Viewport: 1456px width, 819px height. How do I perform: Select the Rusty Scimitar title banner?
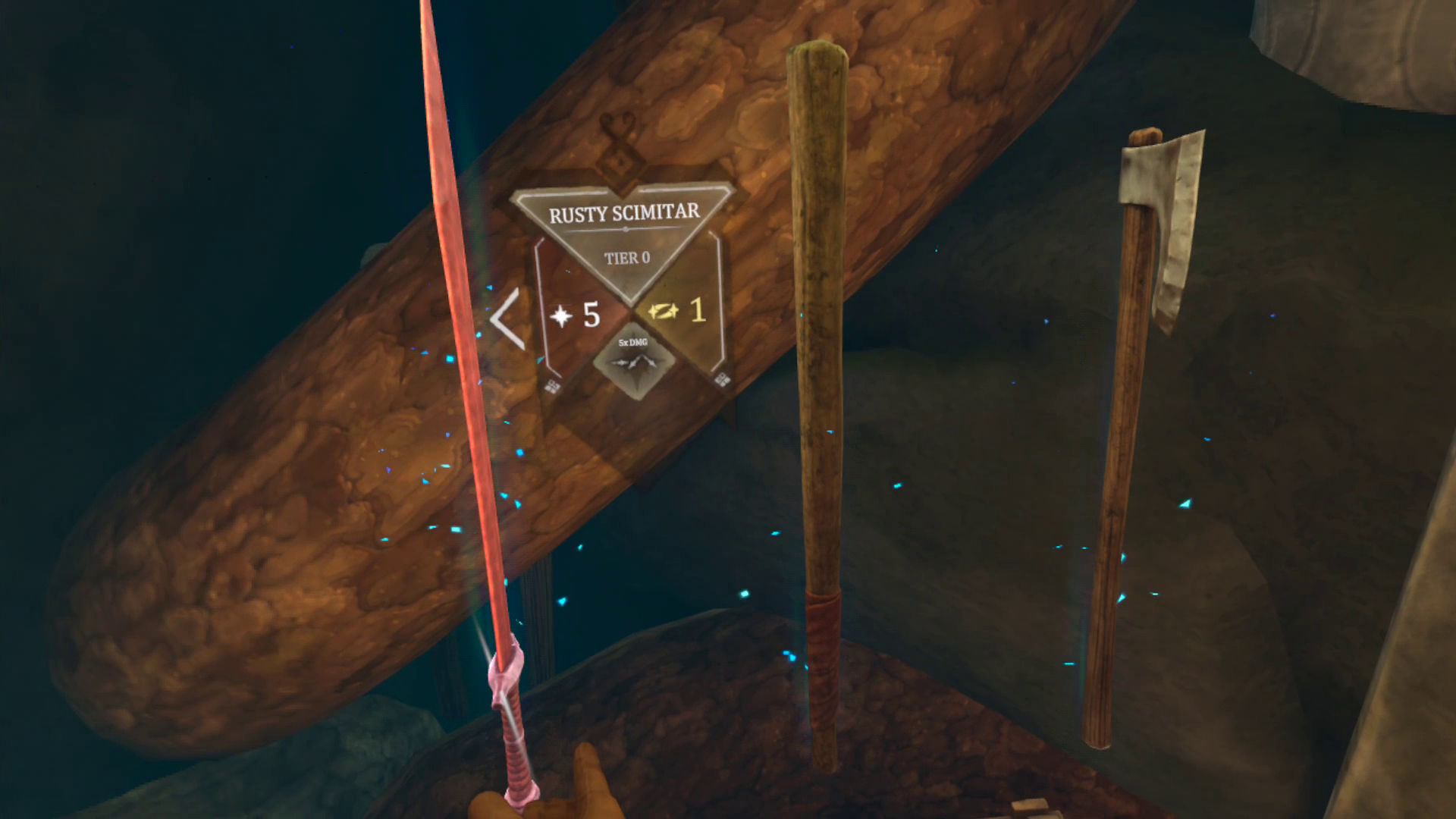click(x=624, y=213)
